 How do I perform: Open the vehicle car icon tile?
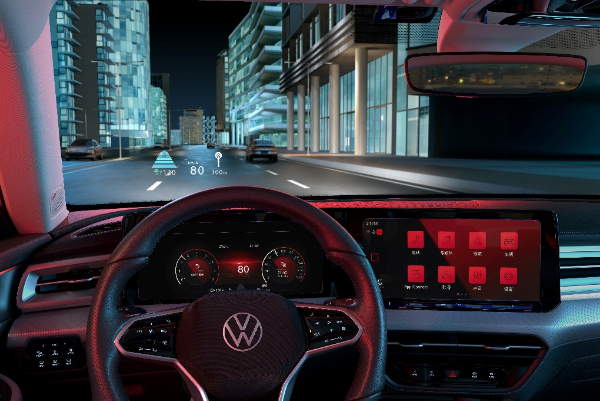[509, 240]
